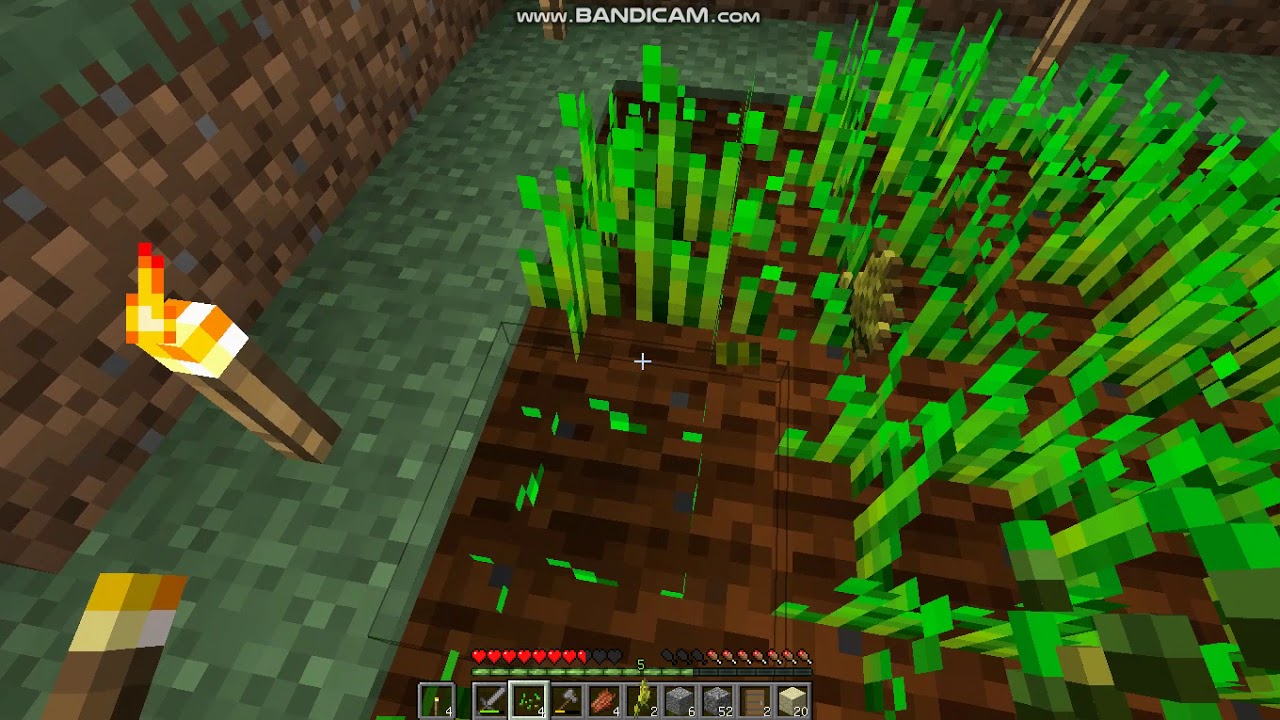This screenshot has width=1280, height=720.
Task: Select the wheat item in the hotbar
Action: click(642, 698)
